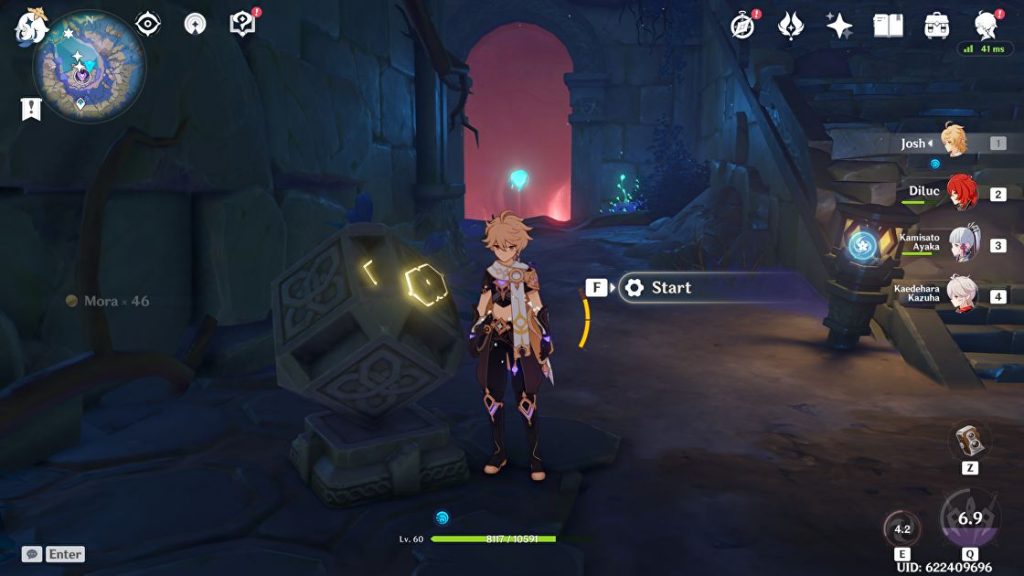The image size is (1024, 576).
Task: Open the Wish star icon
Action: click(x=839, y=25)
